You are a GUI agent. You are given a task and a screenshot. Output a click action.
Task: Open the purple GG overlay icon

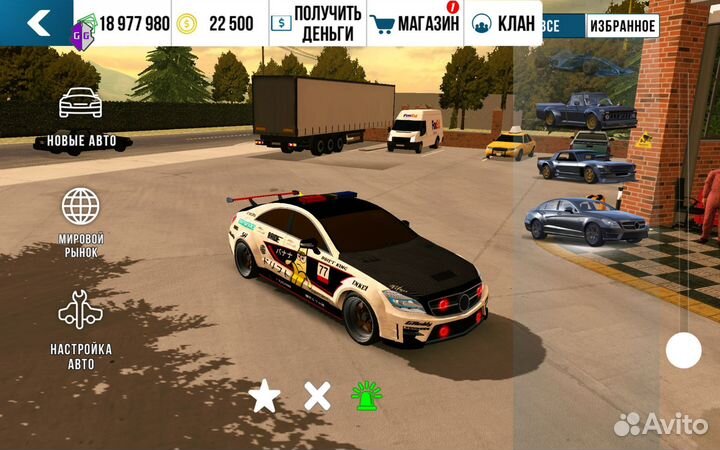click(x=81, y=31)
